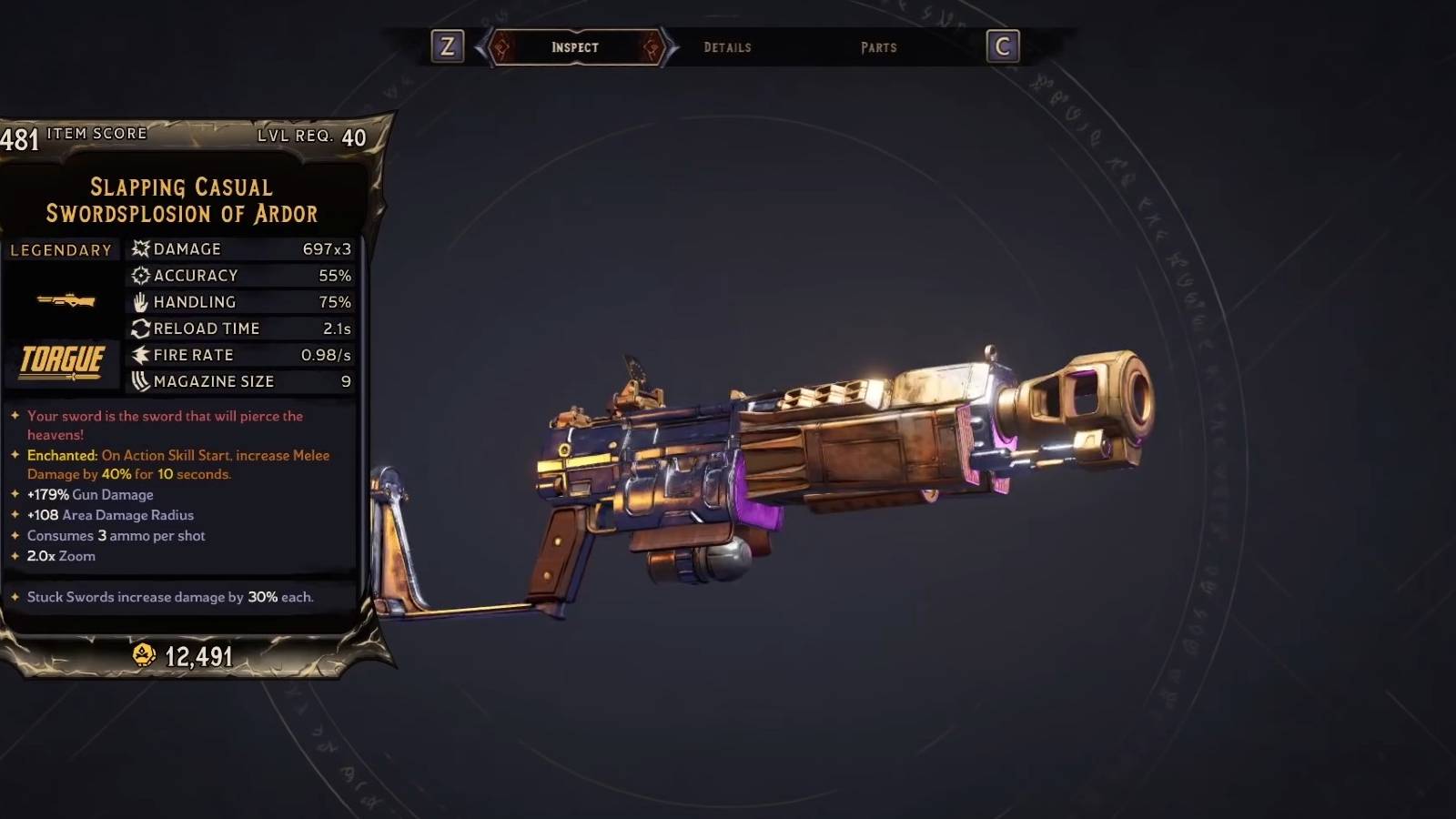Click the Reload Time circular arrow icon

[x=139, y=328]
